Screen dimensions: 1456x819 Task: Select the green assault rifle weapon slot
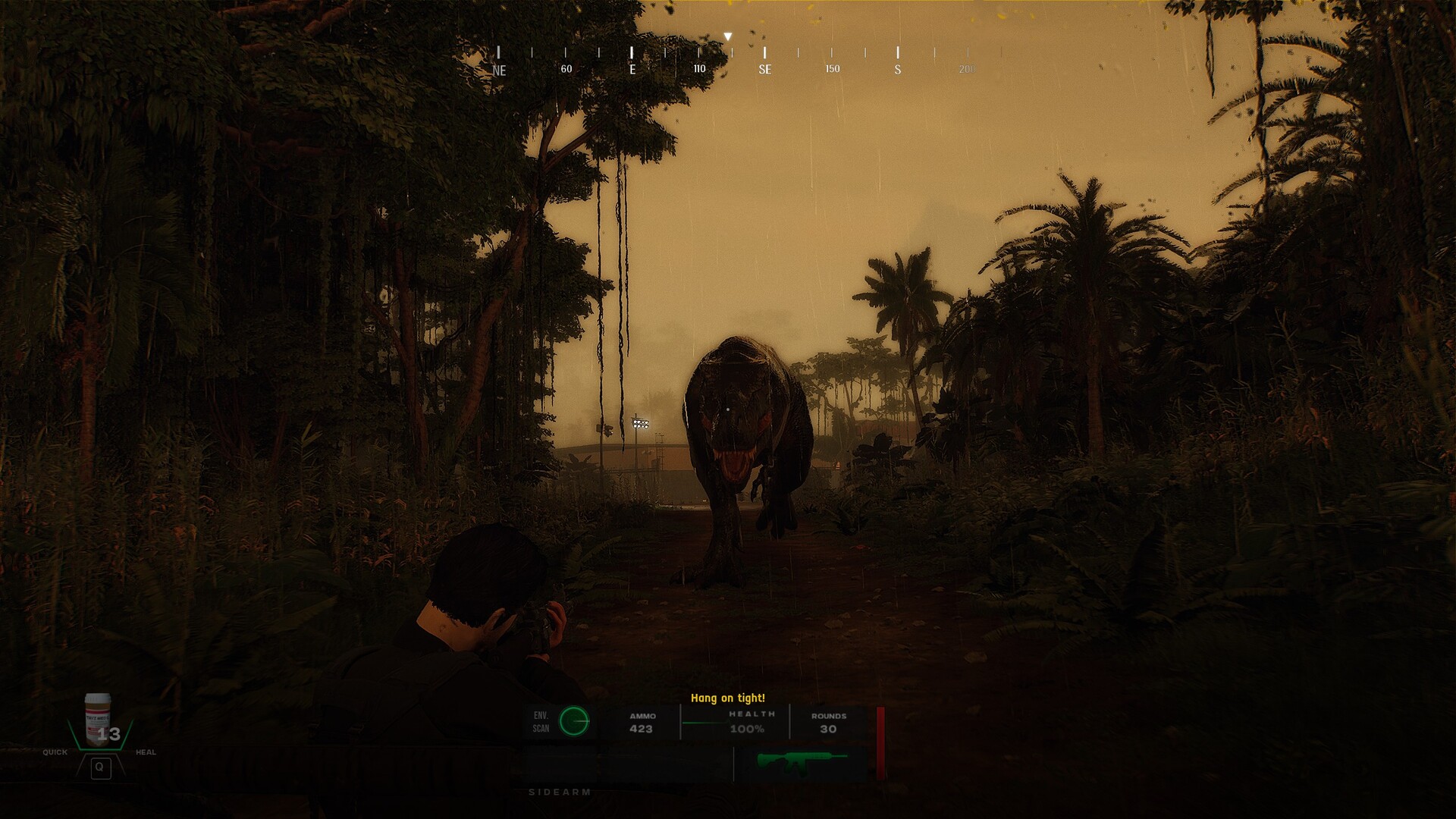[801, 762]
